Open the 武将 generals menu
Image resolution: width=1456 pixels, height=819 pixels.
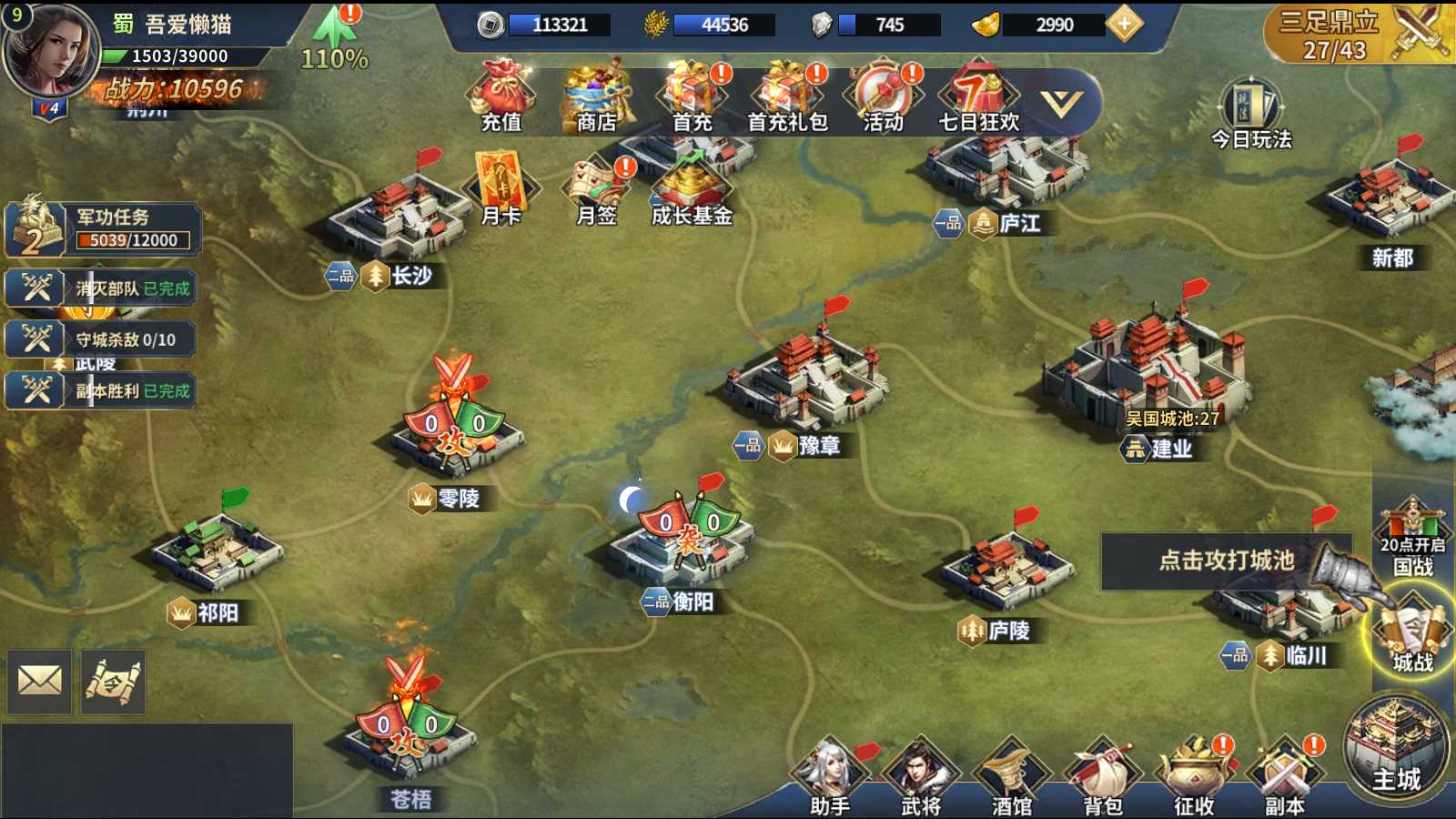[920, 778]
